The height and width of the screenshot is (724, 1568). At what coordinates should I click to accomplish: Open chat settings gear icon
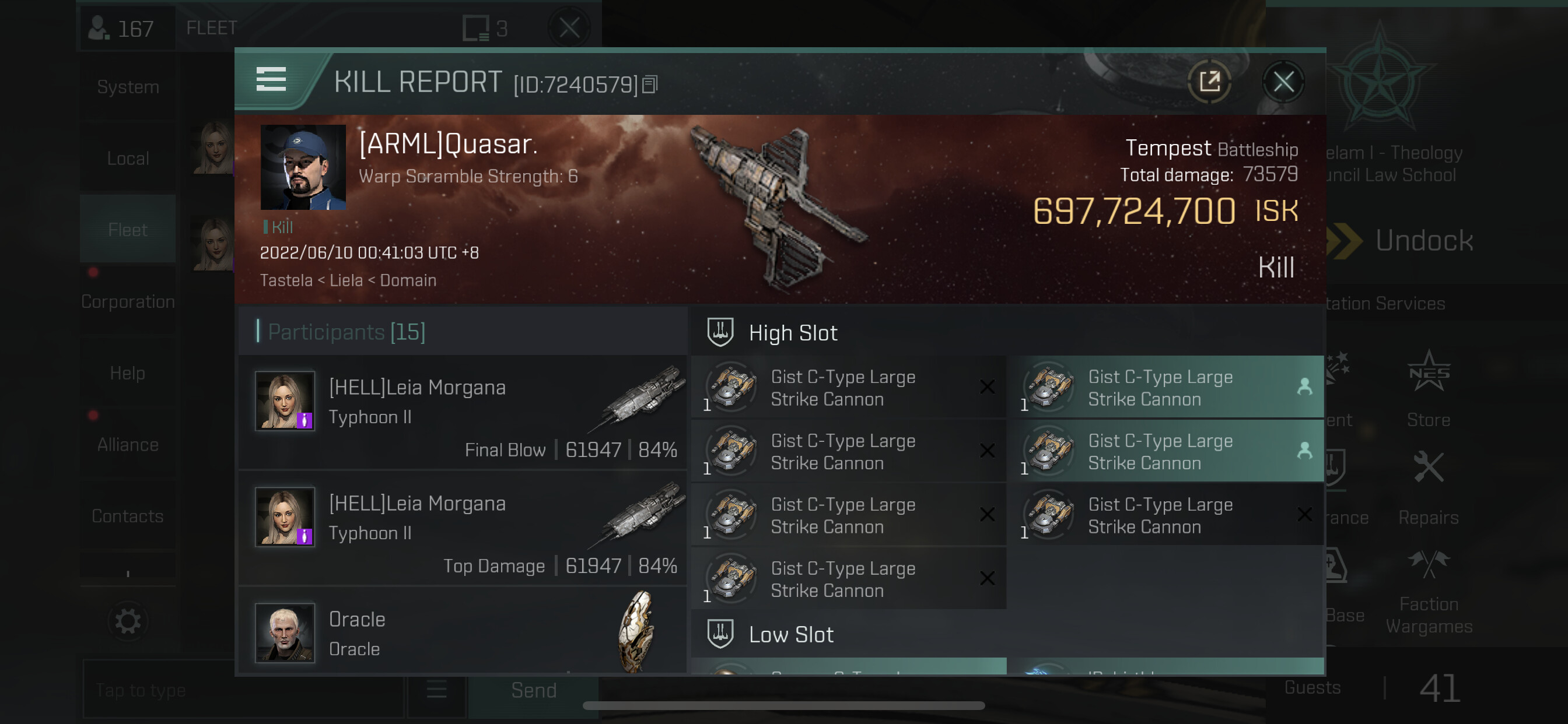(128, 621)
